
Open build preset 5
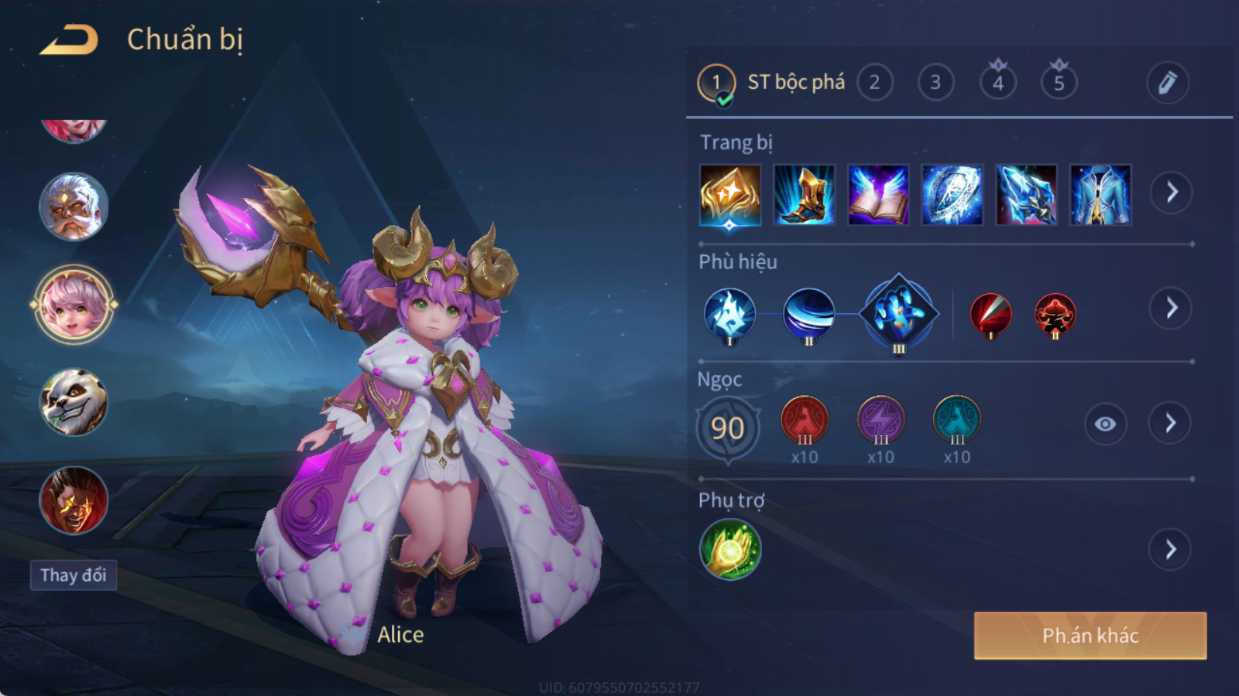click(1059, 82)
